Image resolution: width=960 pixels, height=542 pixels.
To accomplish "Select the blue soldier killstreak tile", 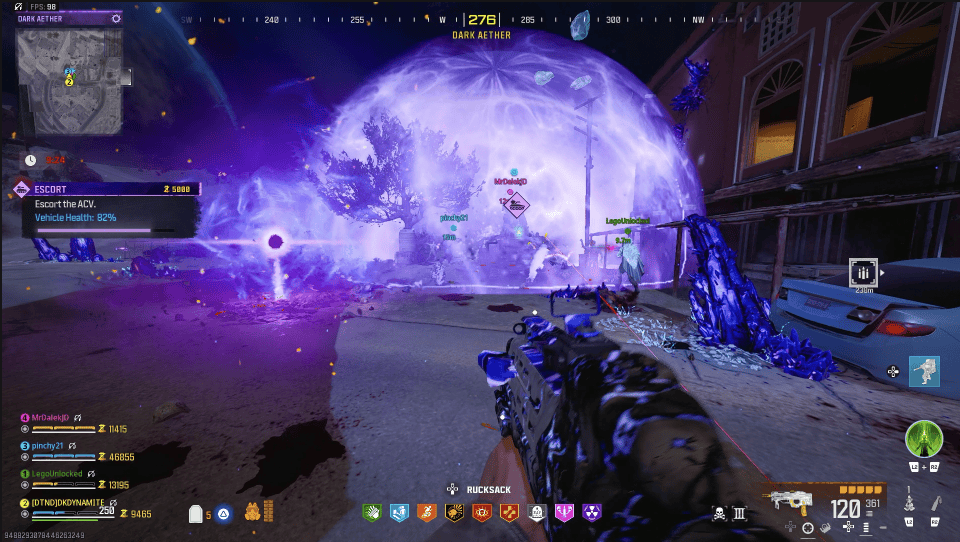I will [924, 371].
